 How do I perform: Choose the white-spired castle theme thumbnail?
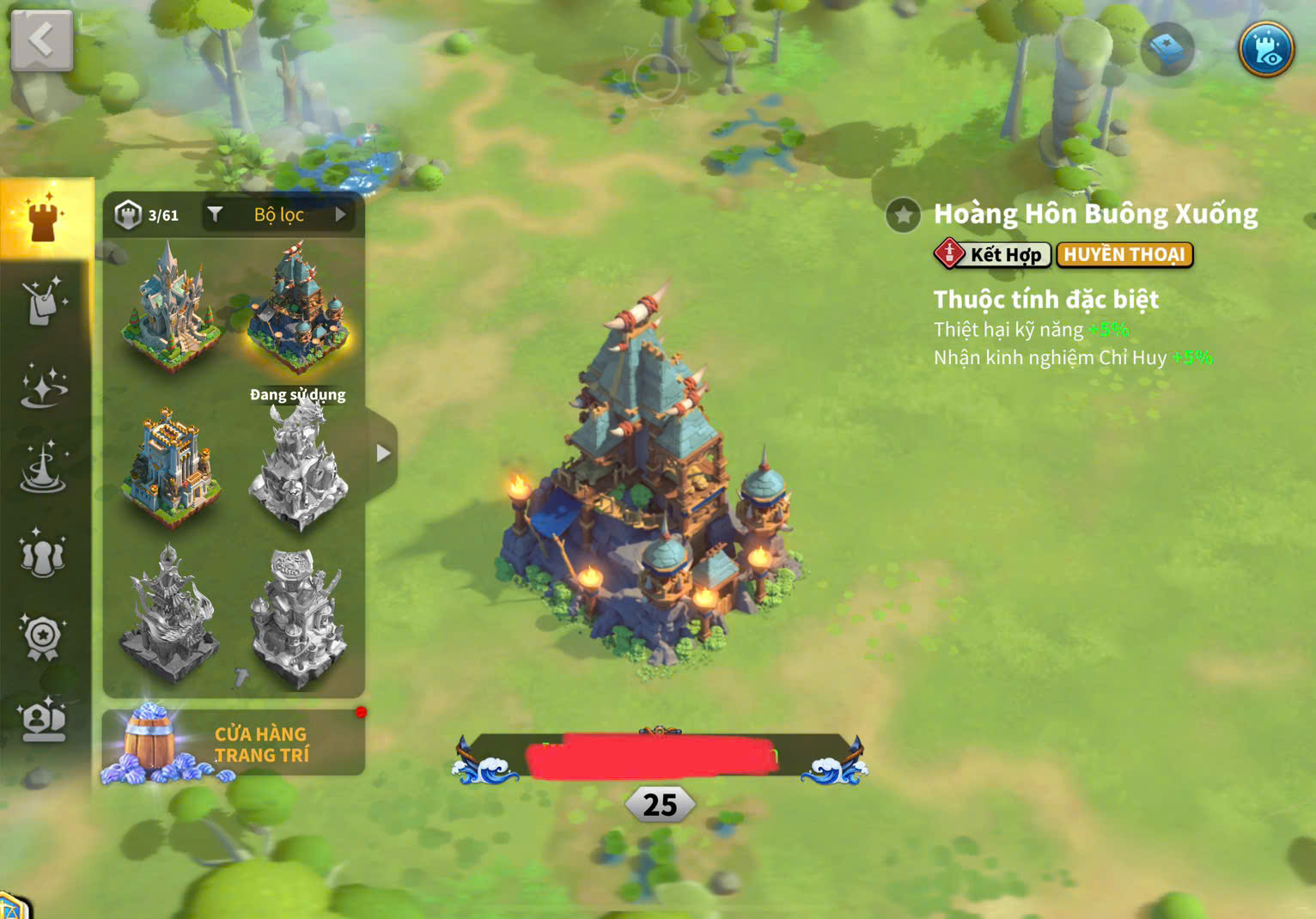click(170, 305)
